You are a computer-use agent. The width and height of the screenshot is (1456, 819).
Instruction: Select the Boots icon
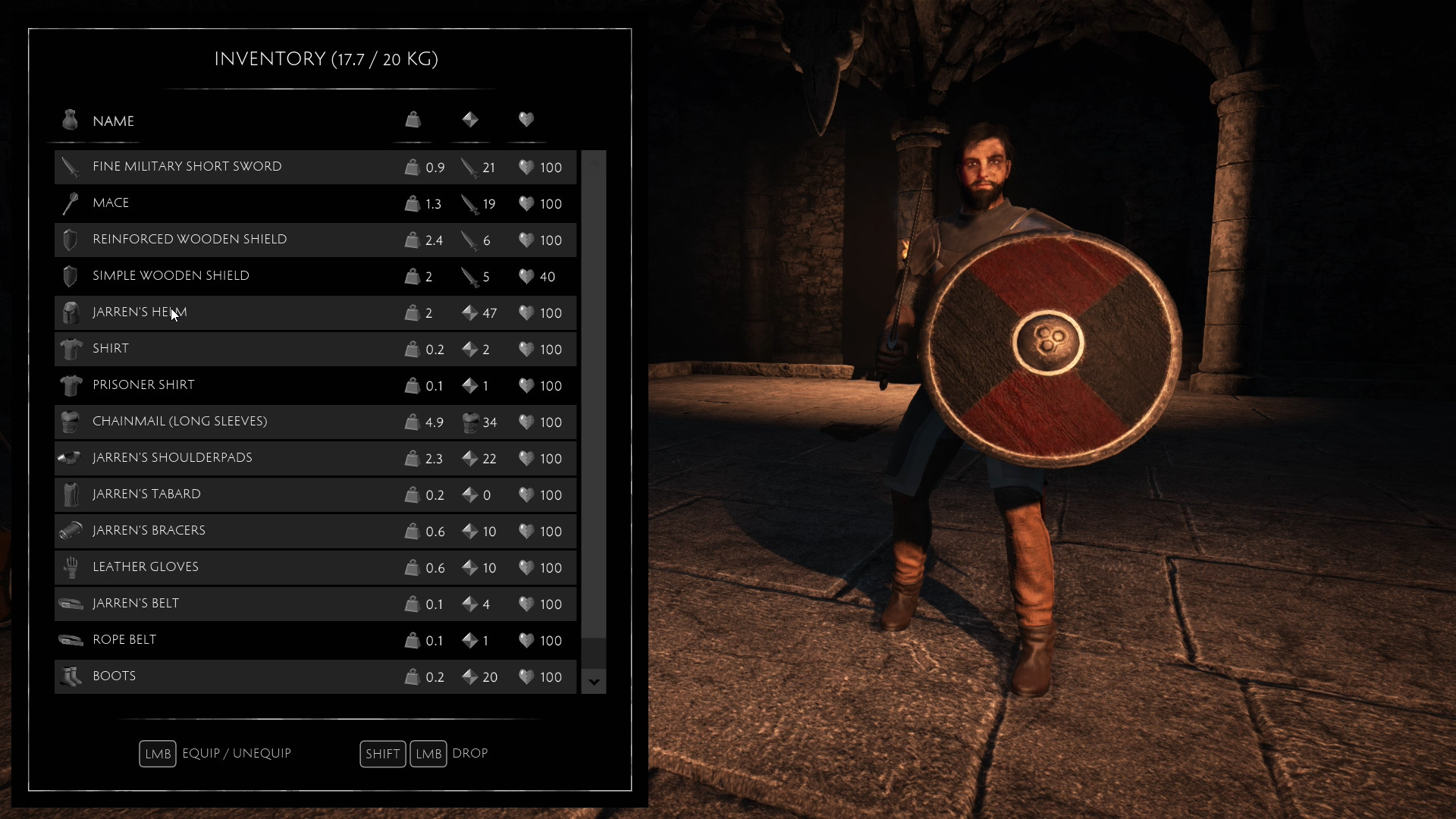(70, 676)
